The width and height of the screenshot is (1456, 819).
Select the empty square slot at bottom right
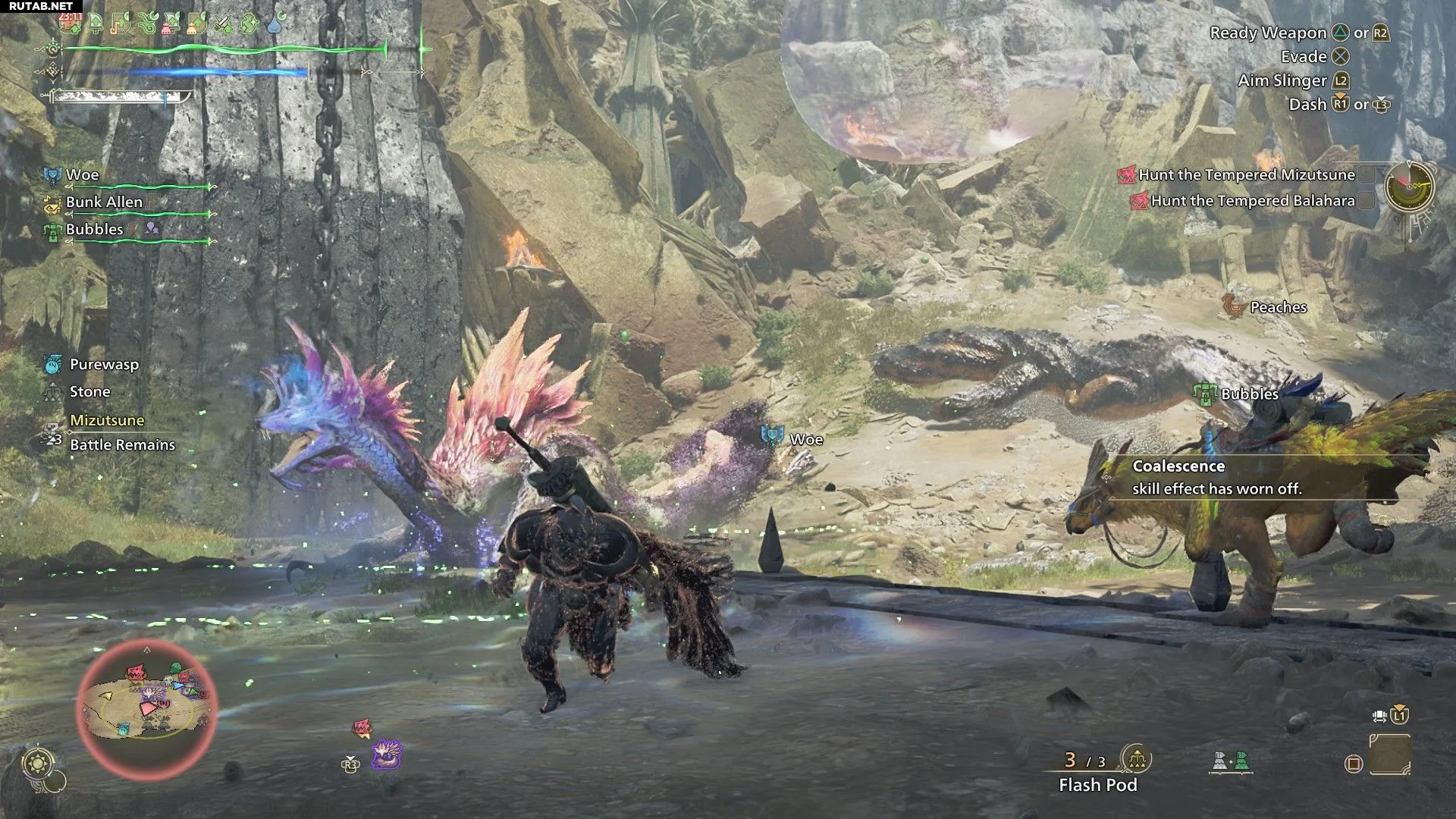click(1389, 755)
